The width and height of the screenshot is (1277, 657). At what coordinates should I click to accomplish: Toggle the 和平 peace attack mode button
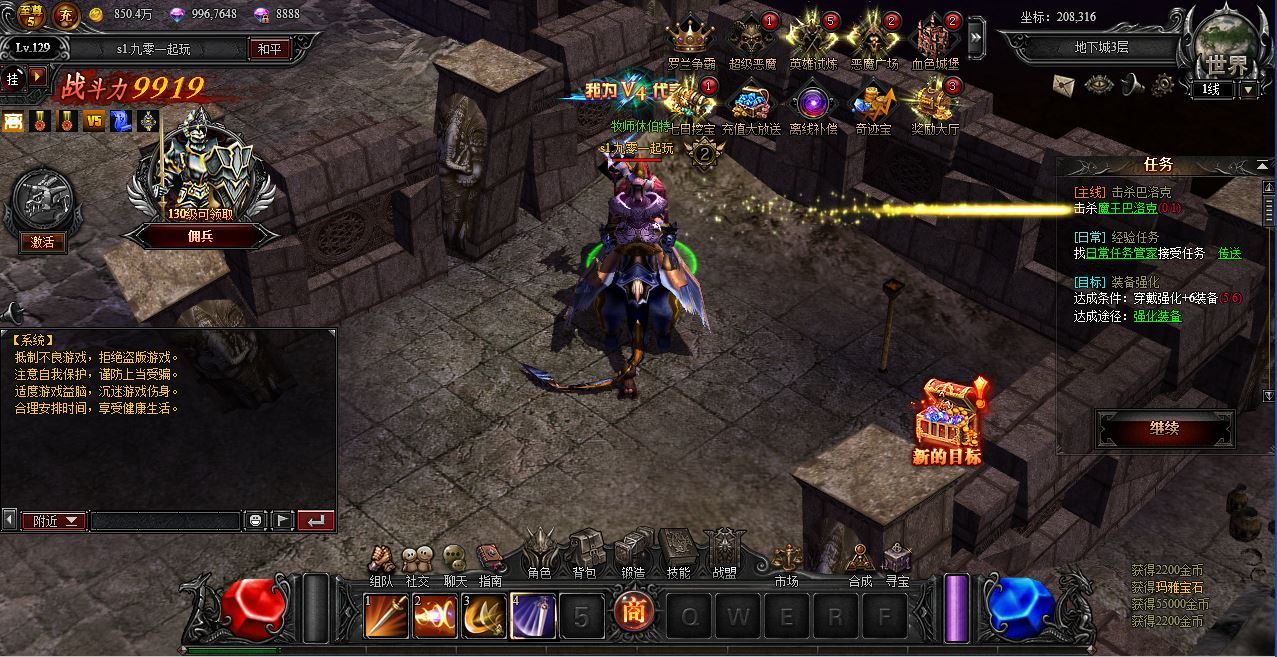tap(268, 48)
